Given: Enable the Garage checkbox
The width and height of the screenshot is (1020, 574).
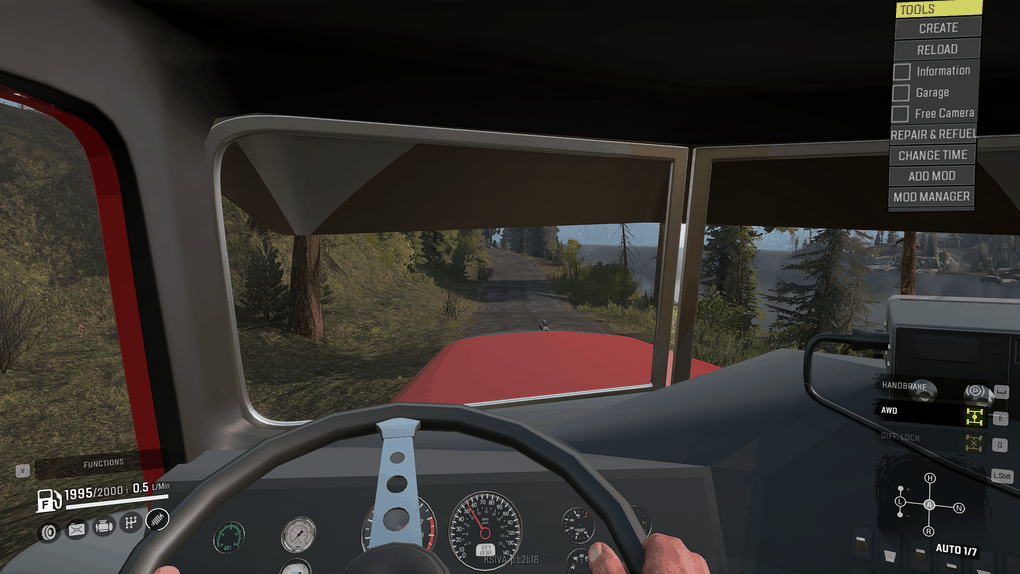Looking at the screenshot, I should [901, 93].
